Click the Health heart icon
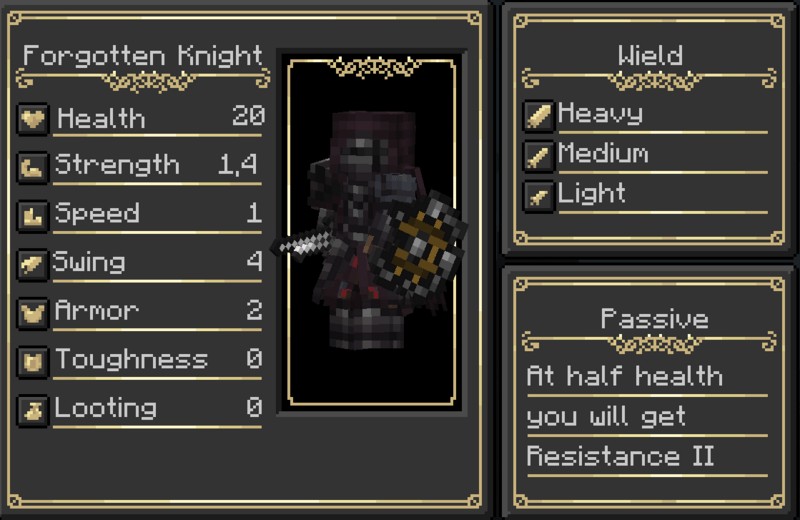This screenshot has width=800, height=520. (x=33, y=119)
